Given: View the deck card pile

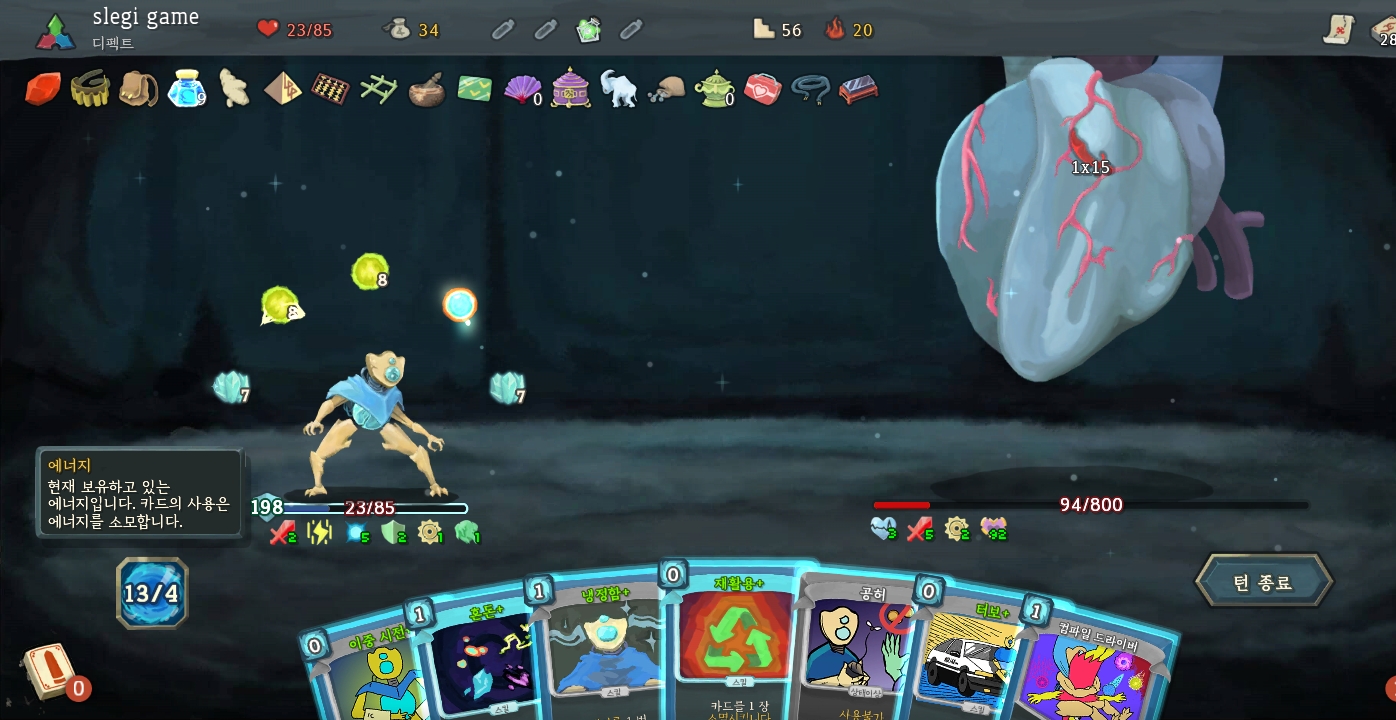Looking at the screenshot, I should coord(1386,30).
